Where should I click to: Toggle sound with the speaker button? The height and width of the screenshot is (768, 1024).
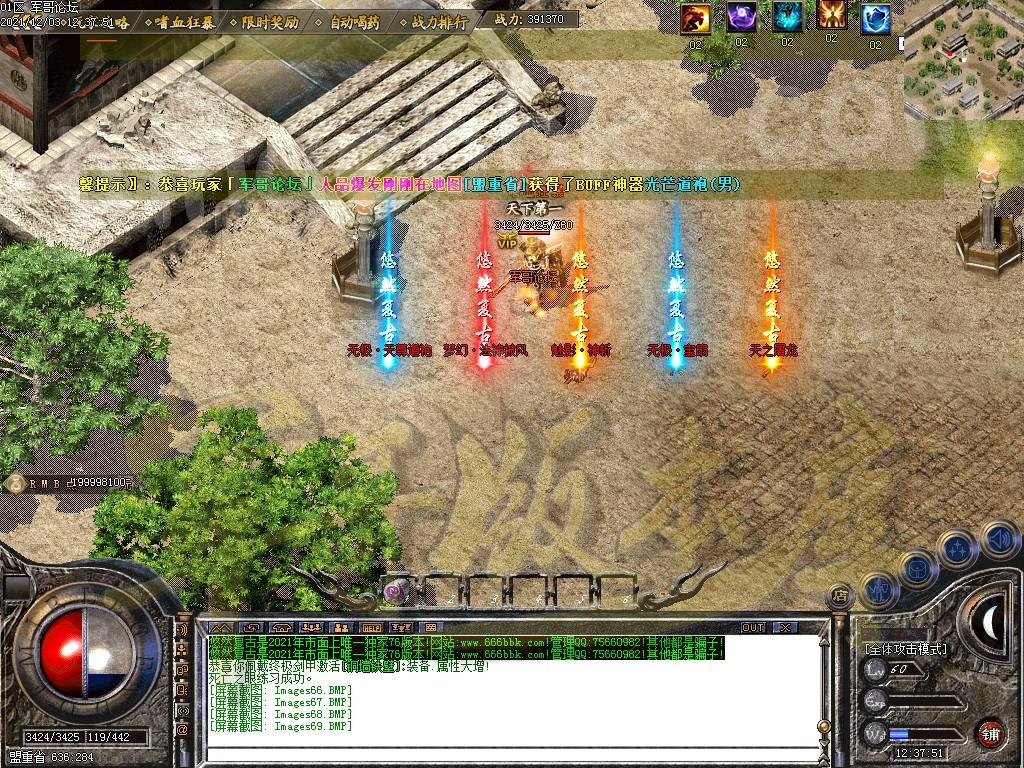tap(998, 539)
